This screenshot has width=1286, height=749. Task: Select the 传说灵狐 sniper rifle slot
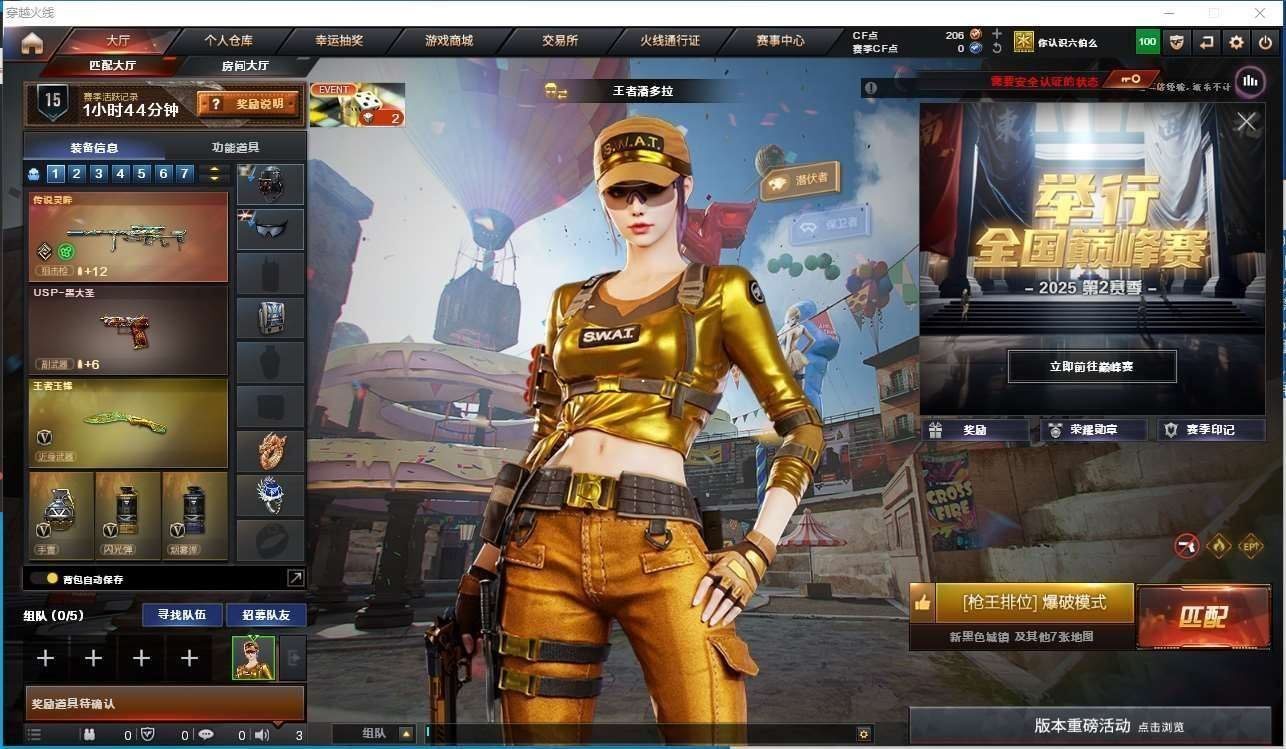(x=128, y=237)
